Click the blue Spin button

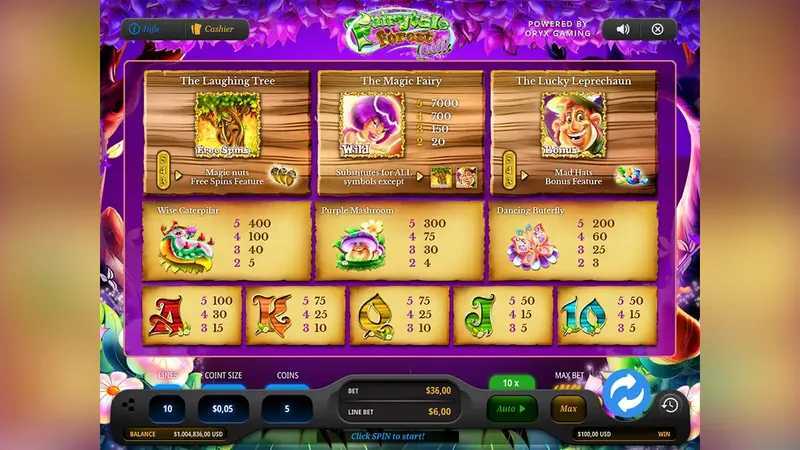[626, 394]
